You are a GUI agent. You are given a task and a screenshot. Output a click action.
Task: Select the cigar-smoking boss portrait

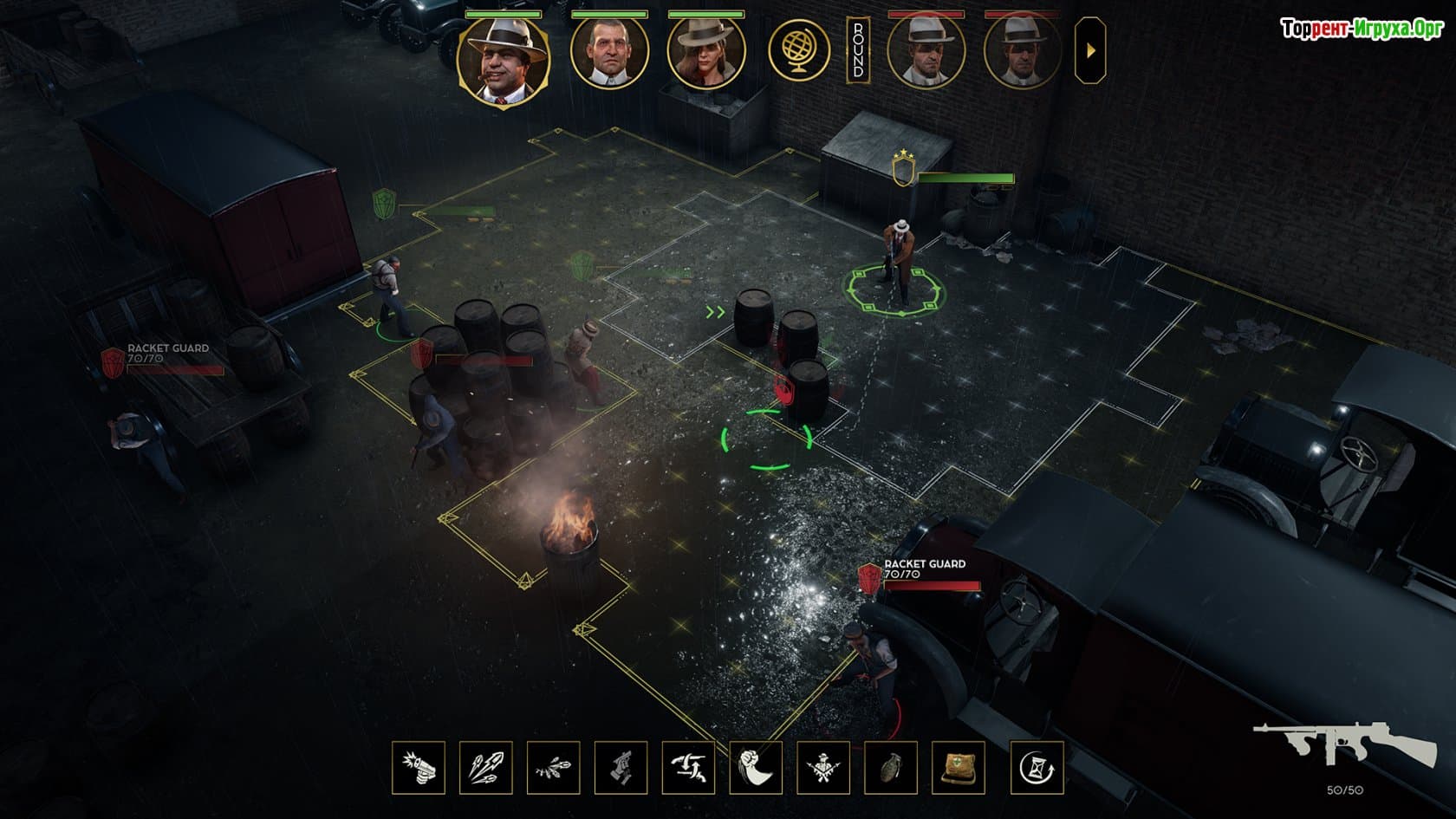point(504,55)
